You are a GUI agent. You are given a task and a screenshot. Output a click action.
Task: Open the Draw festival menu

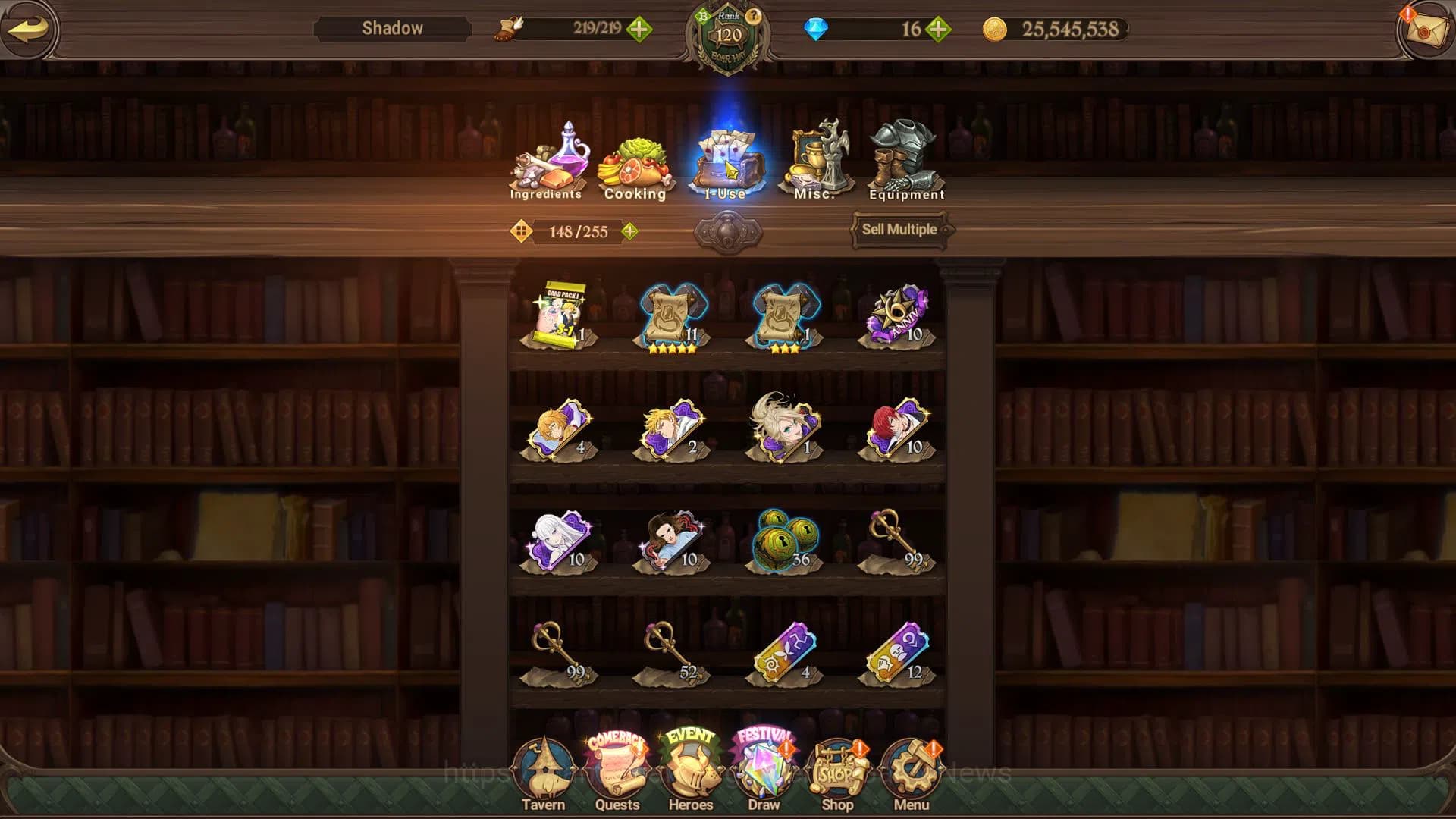(764, 773)
